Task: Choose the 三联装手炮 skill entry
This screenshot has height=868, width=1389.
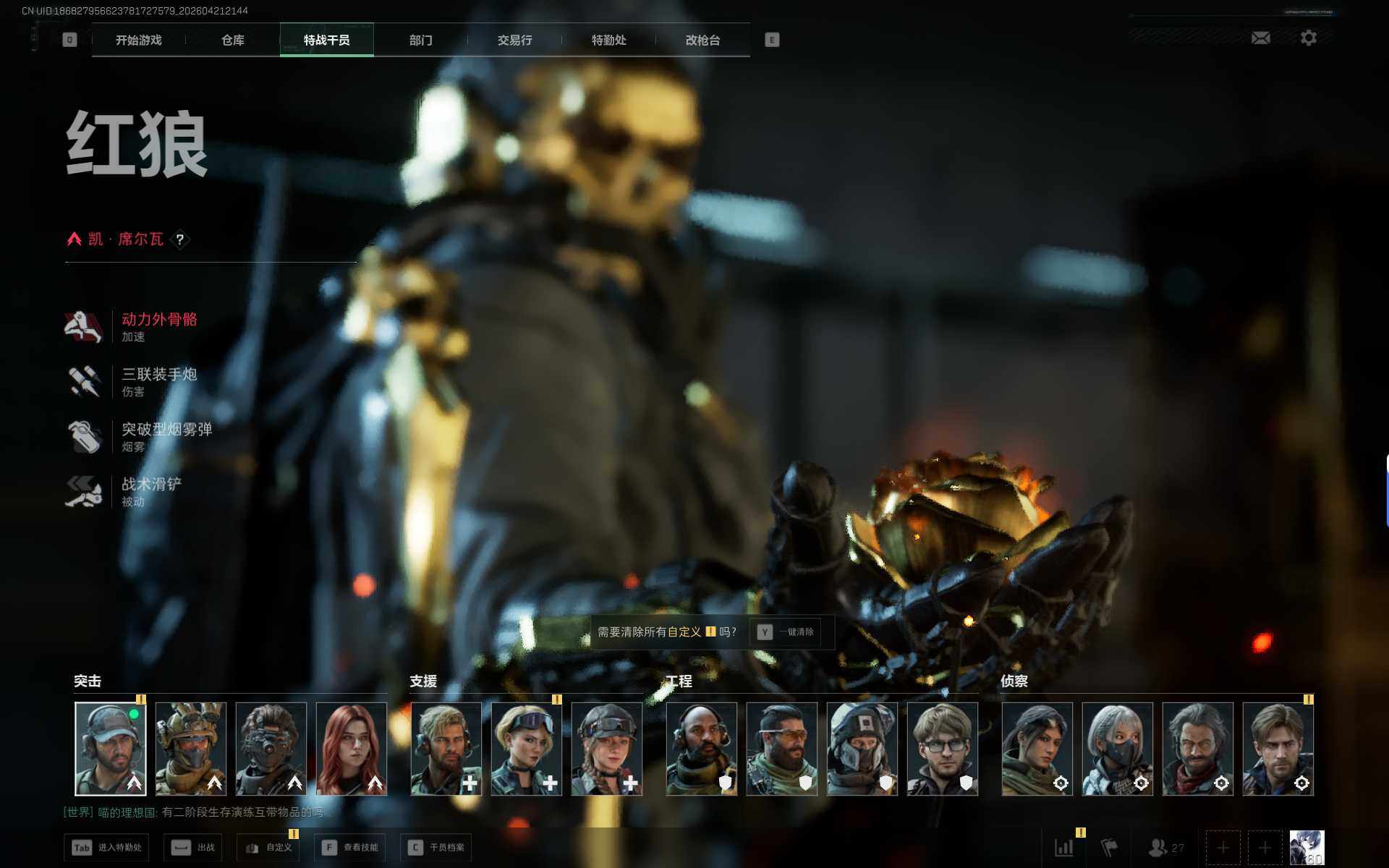Action: coord(158,381)
